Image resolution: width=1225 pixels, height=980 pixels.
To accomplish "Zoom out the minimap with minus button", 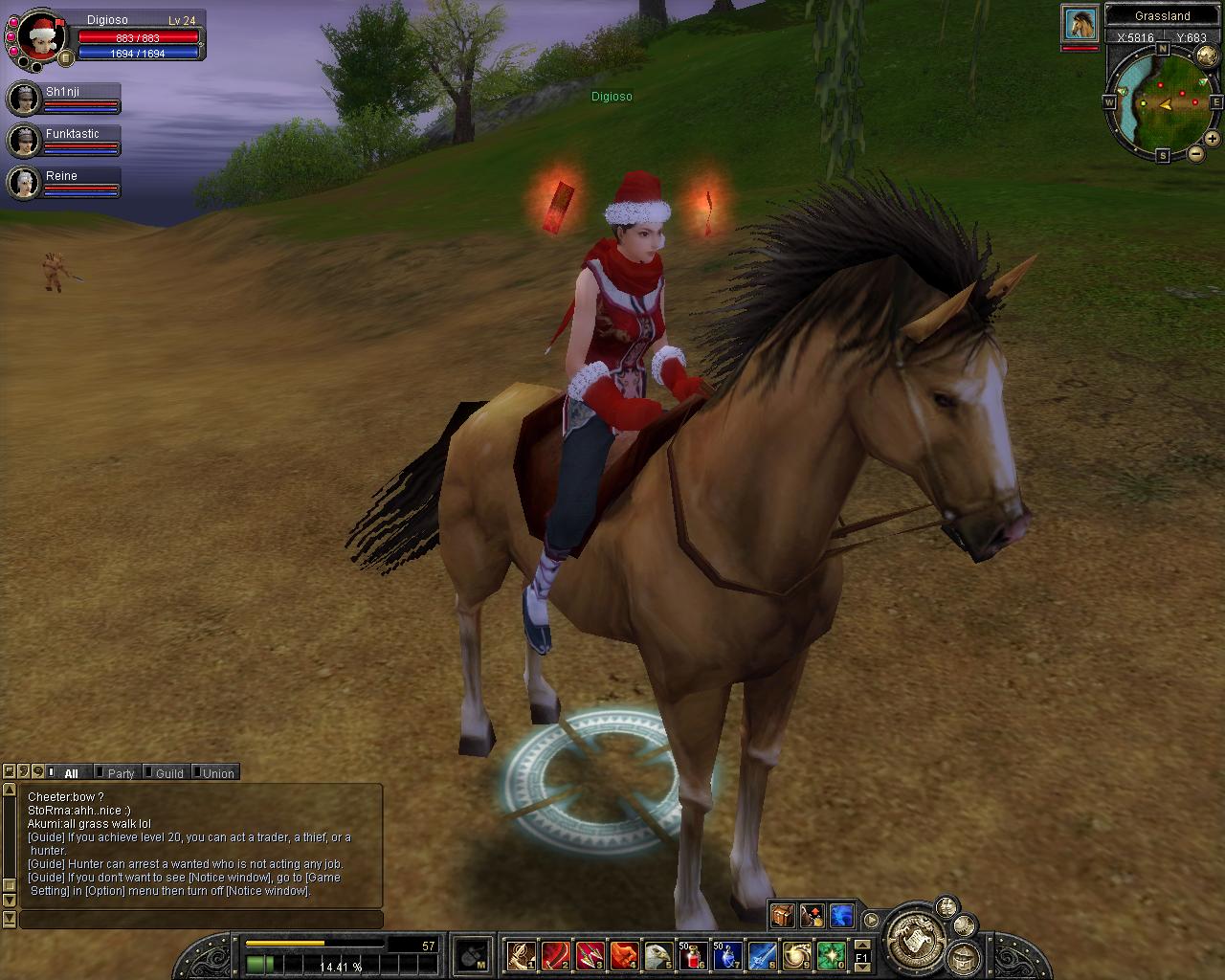I will pyautogui.click(x=1196, y=154).
